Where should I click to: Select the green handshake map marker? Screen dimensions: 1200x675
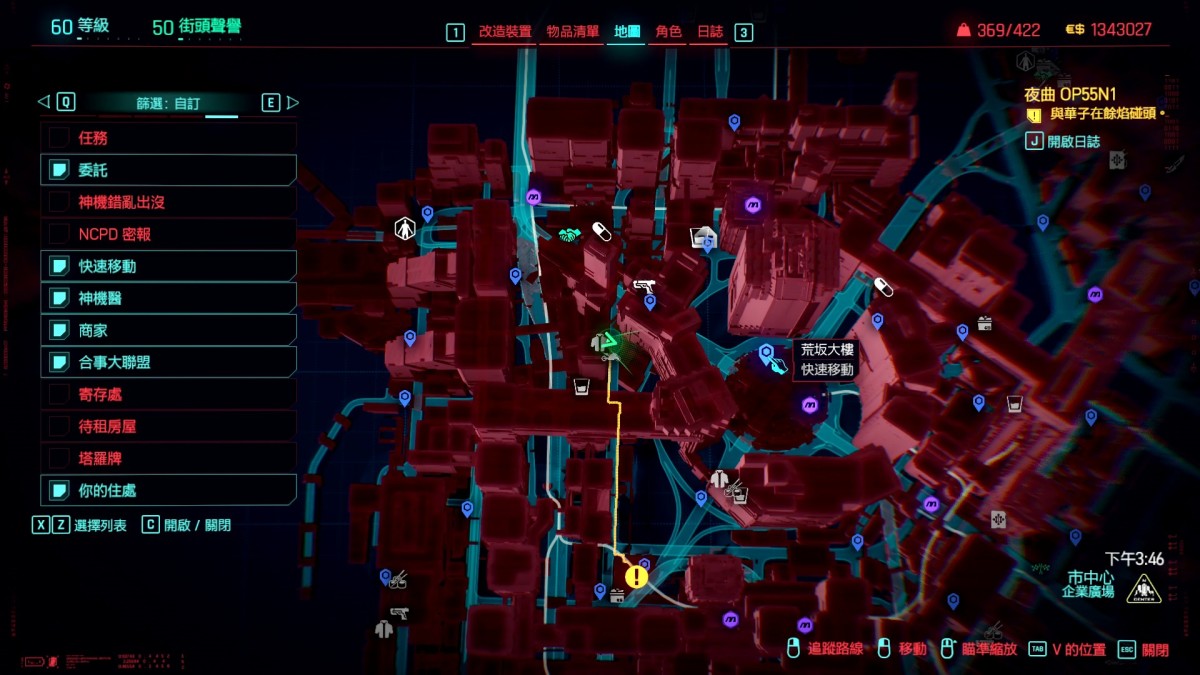[x=570, y=235]
